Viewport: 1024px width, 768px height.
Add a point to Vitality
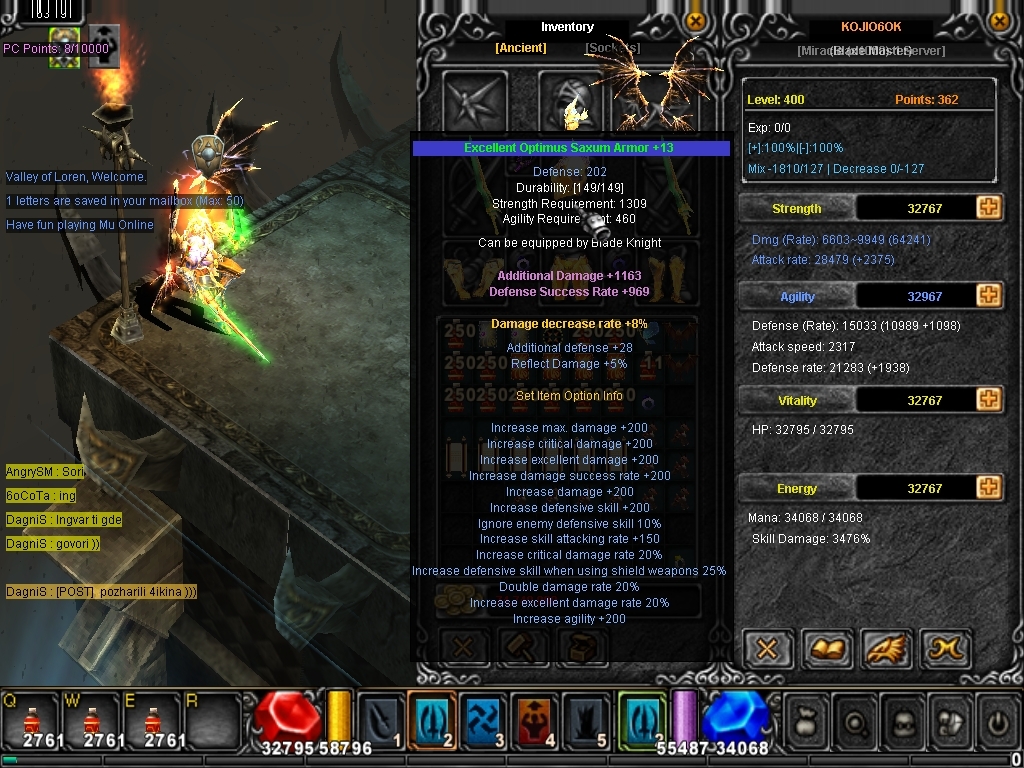988,400
